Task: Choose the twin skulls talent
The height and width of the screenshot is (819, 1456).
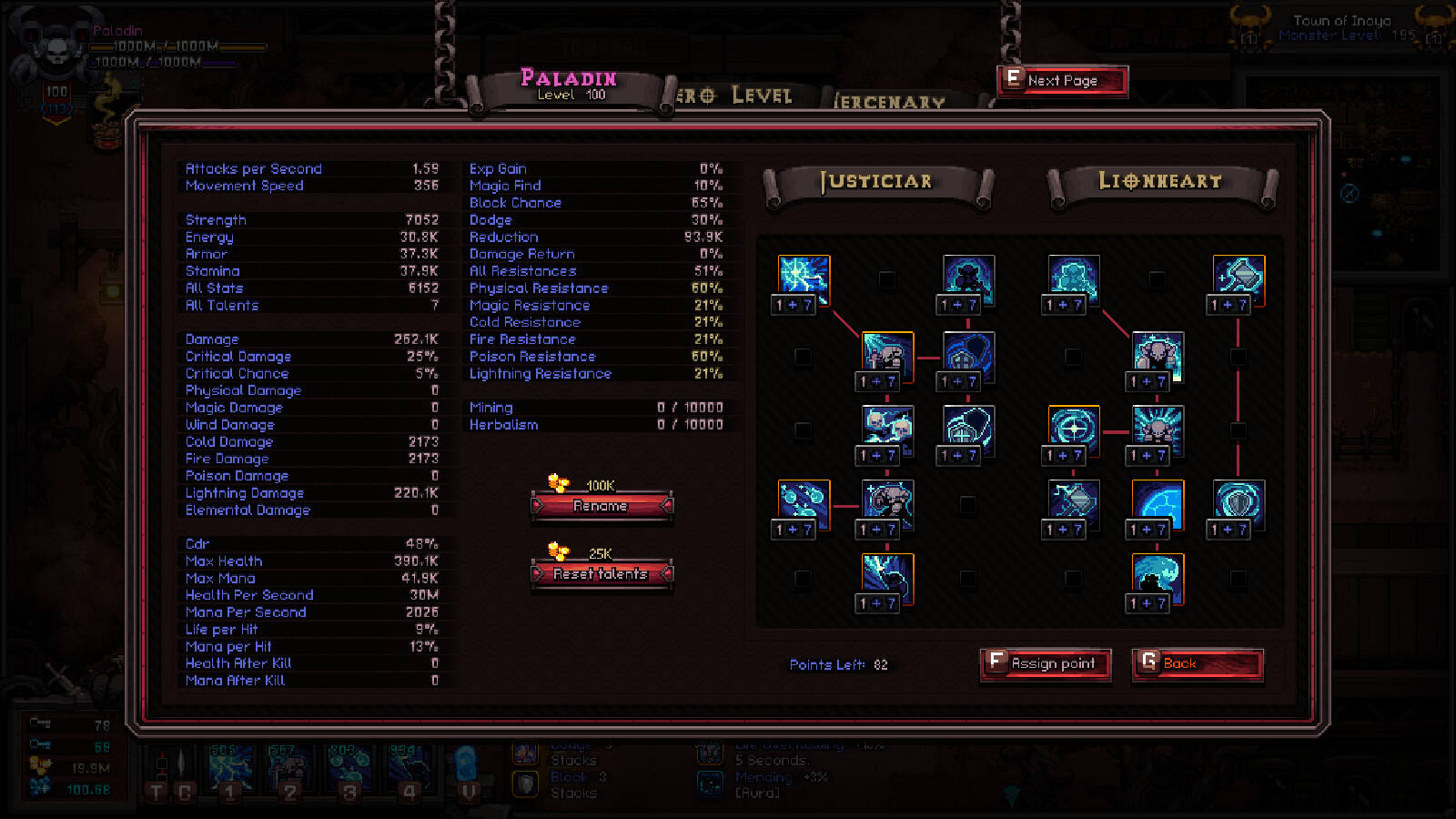Action: coord(887,429)
